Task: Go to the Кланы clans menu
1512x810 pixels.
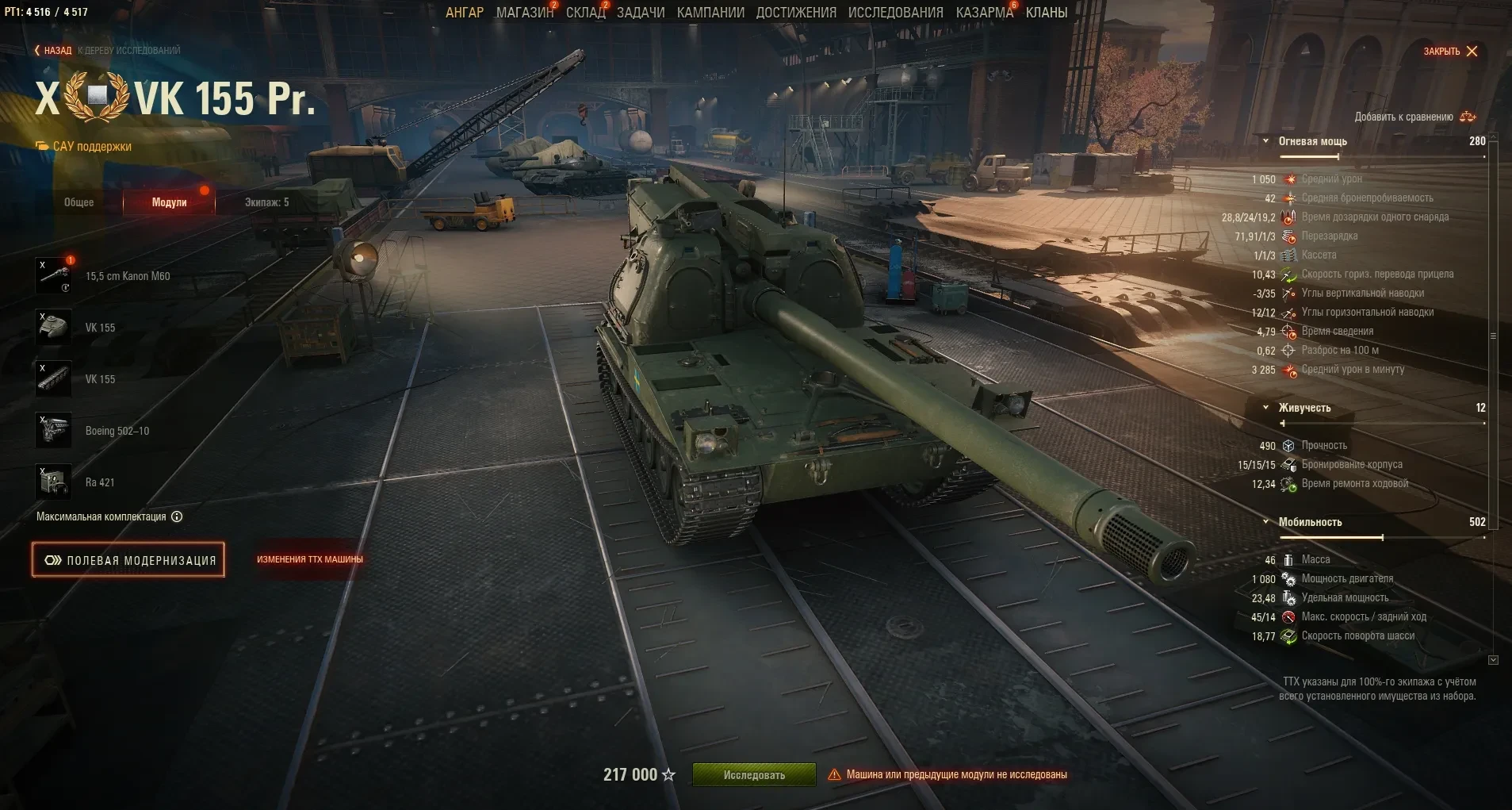Action: [x=1047, y=13]
